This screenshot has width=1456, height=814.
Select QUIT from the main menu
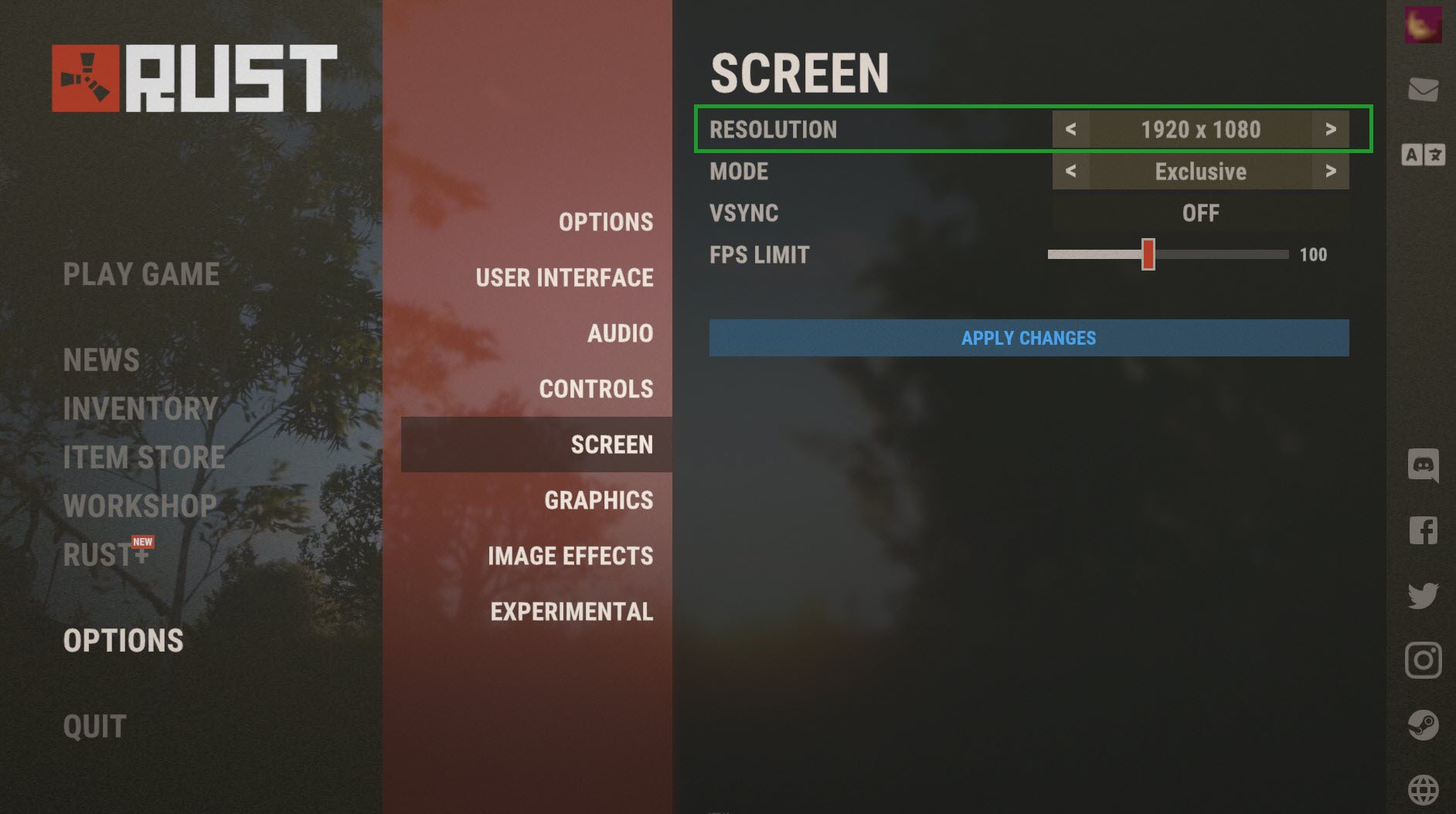(93, 725)
